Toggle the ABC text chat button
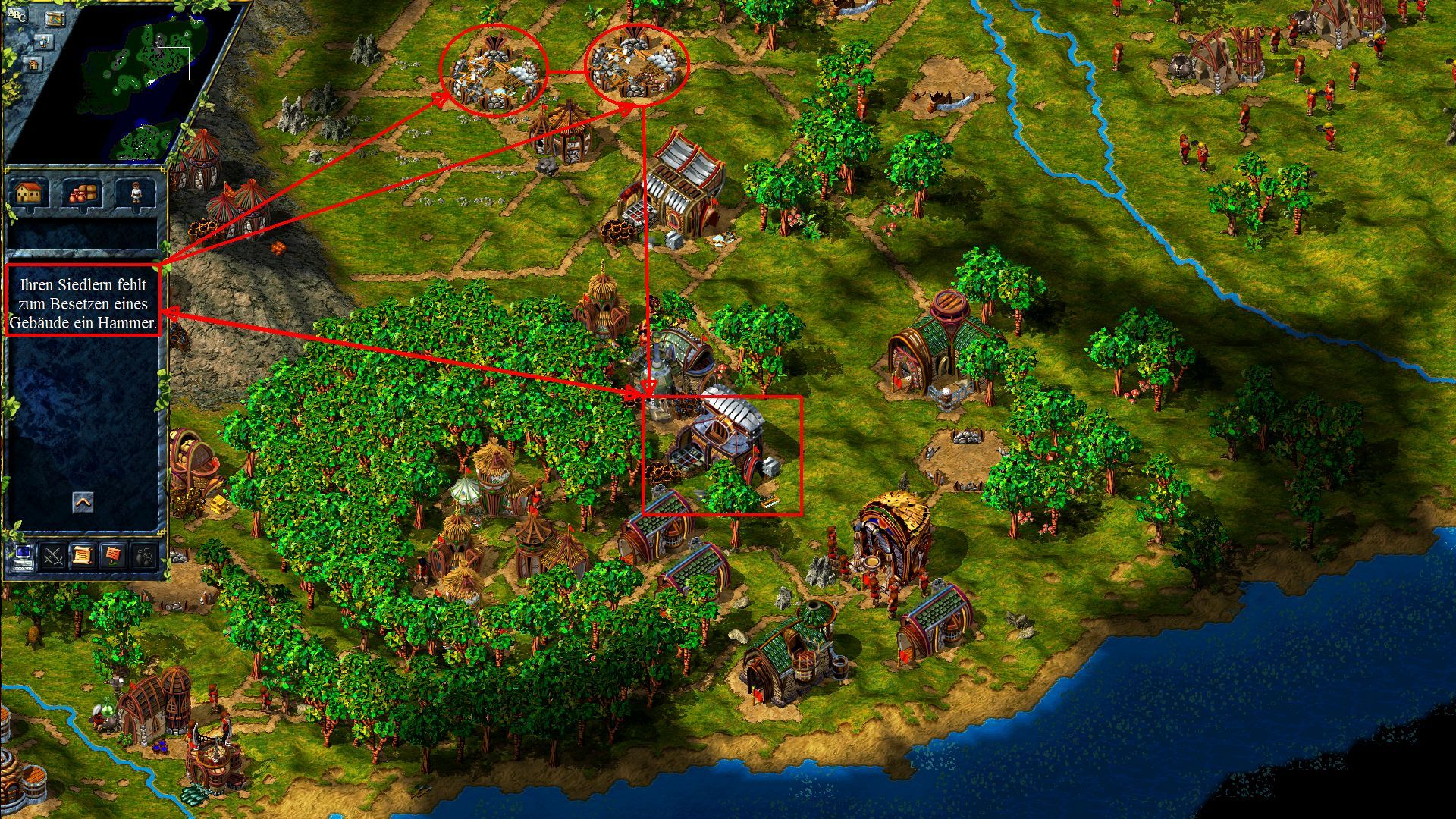The height and width of the screenshot is (819, 1456). click(x=15, y=14)
